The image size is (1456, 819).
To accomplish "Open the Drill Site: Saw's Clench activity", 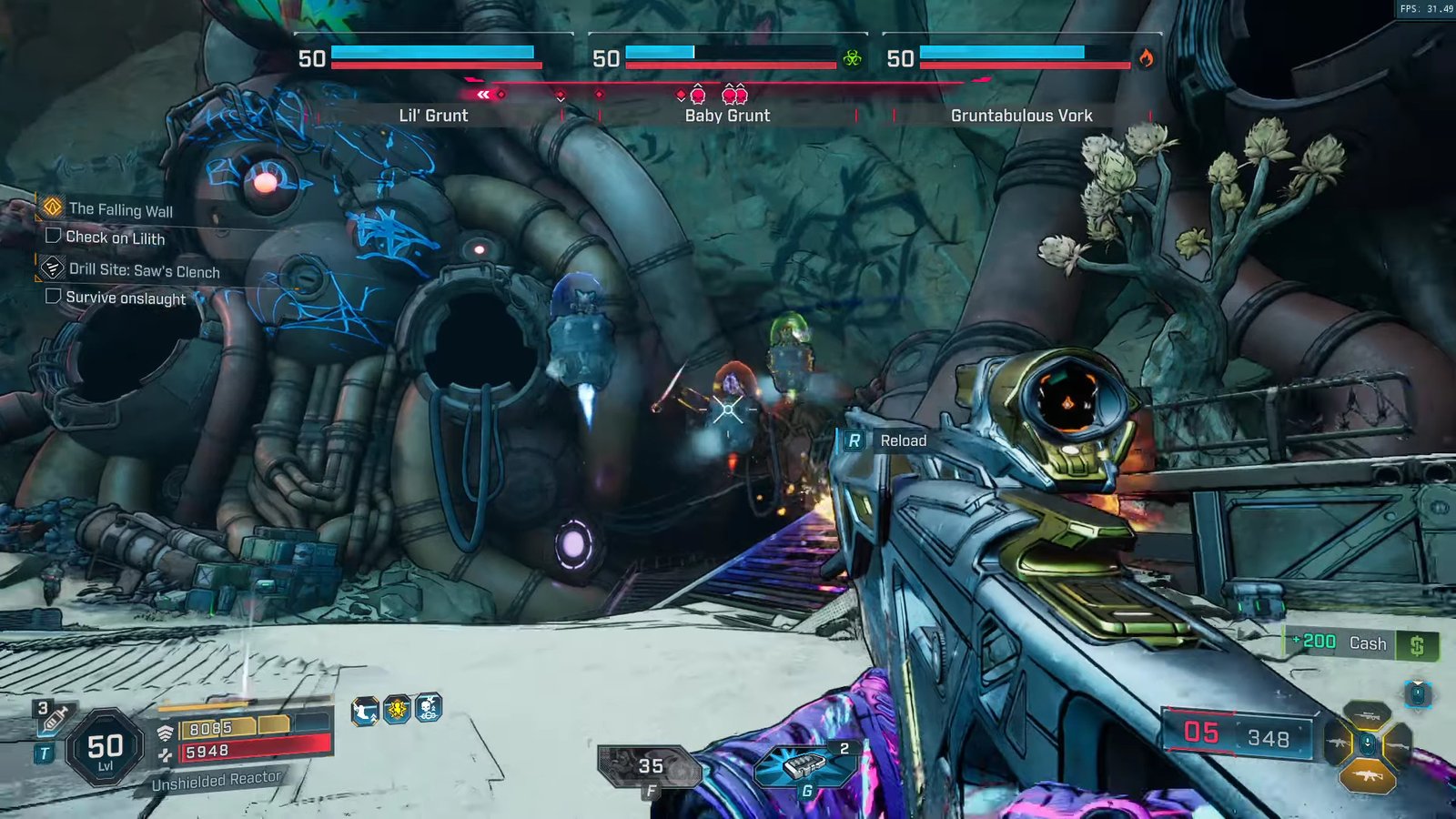I will click(144, 270).
